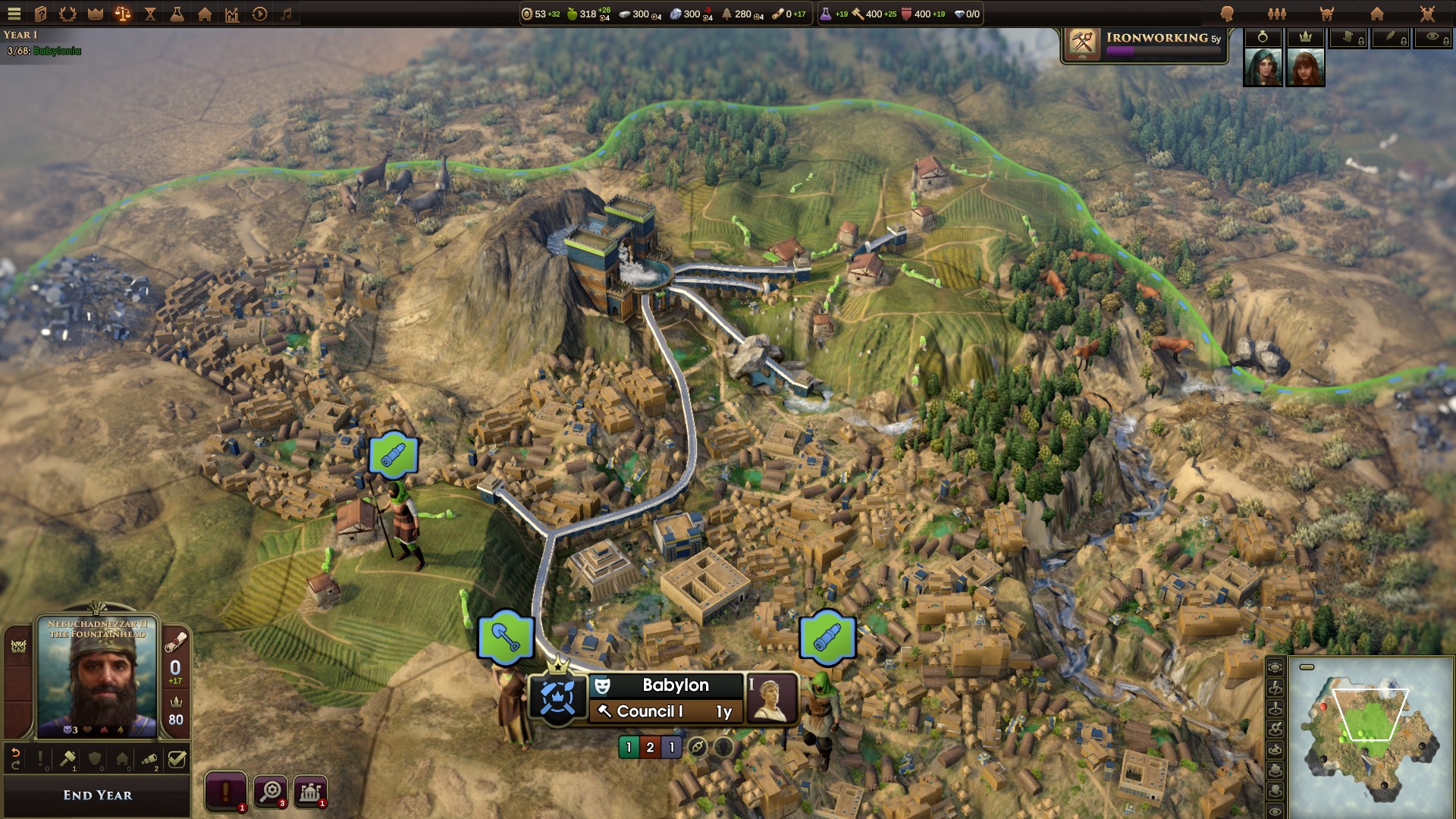Open the horned helmet tribes screen
Viewport: 1456px width, 819px height.
click(1327, 14)
